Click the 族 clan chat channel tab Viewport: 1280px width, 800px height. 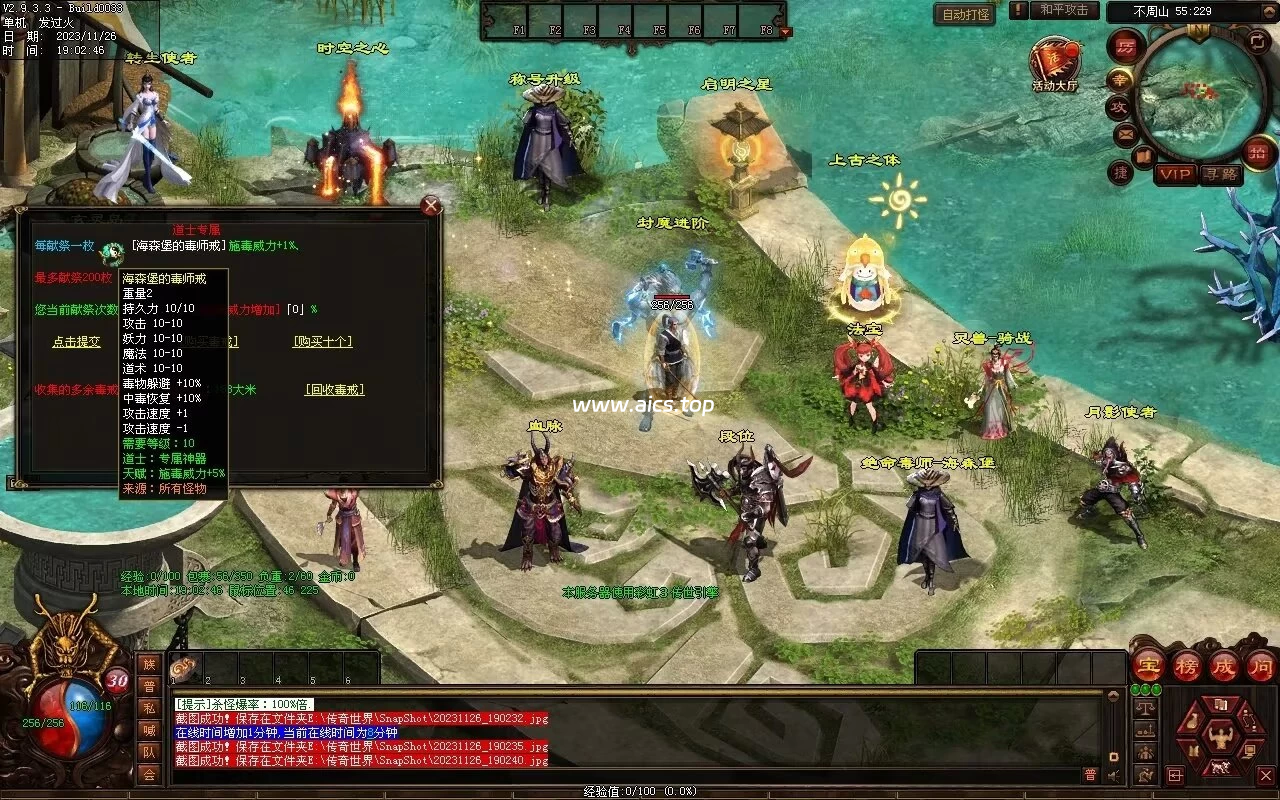(149, 664)
